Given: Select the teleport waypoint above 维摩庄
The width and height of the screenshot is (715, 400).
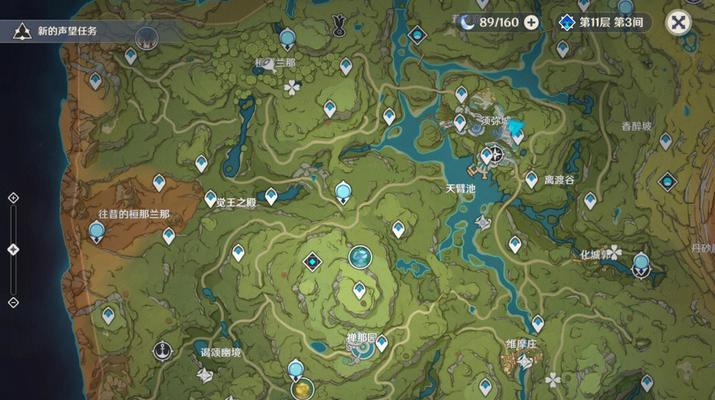Looking at the screenshot, I should pyautogui.click(x=538, y=323).
